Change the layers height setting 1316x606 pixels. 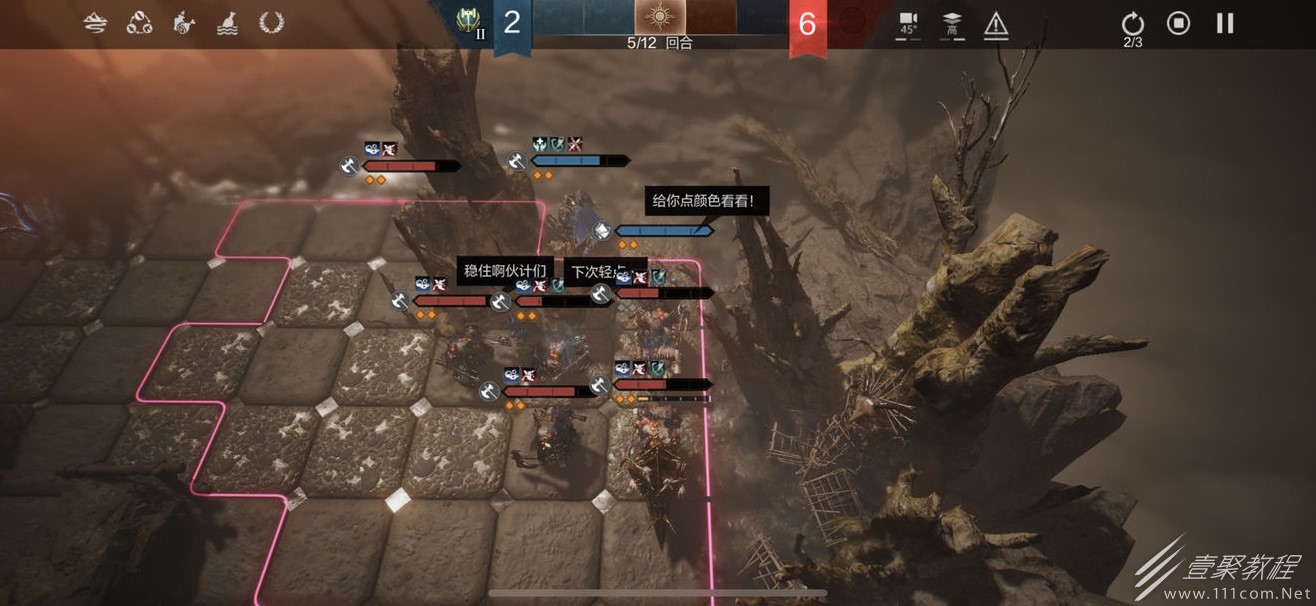pos(952,24)
